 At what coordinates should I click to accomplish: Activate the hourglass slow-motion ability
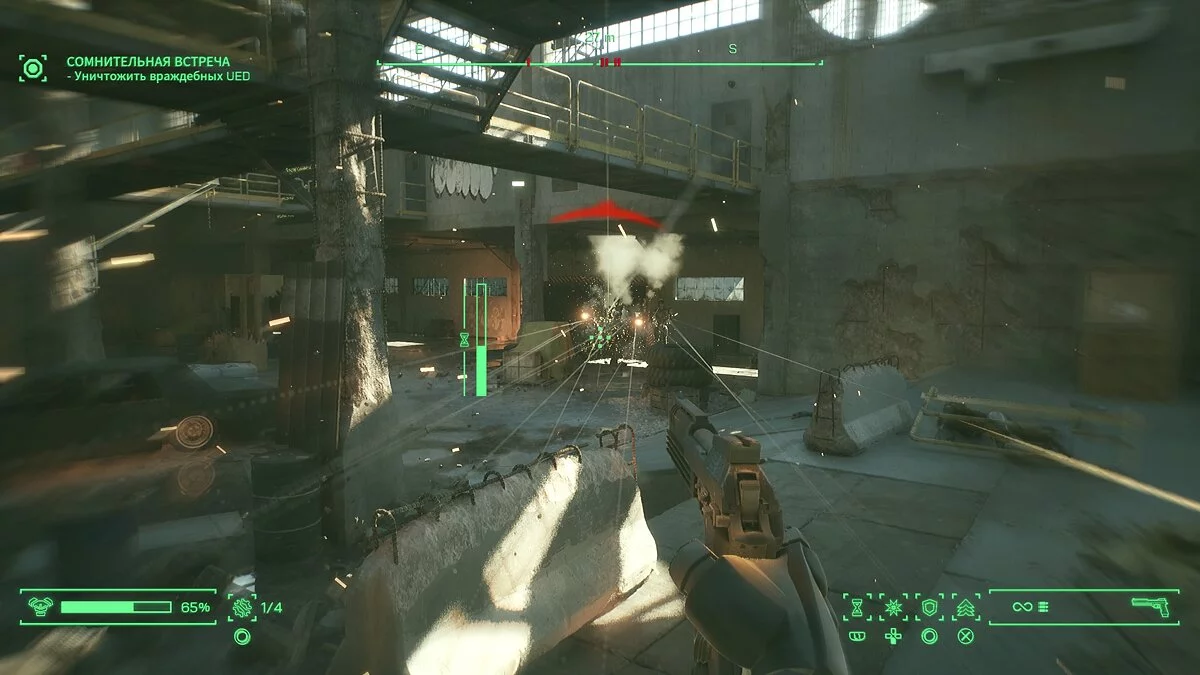tap(857, 606)
